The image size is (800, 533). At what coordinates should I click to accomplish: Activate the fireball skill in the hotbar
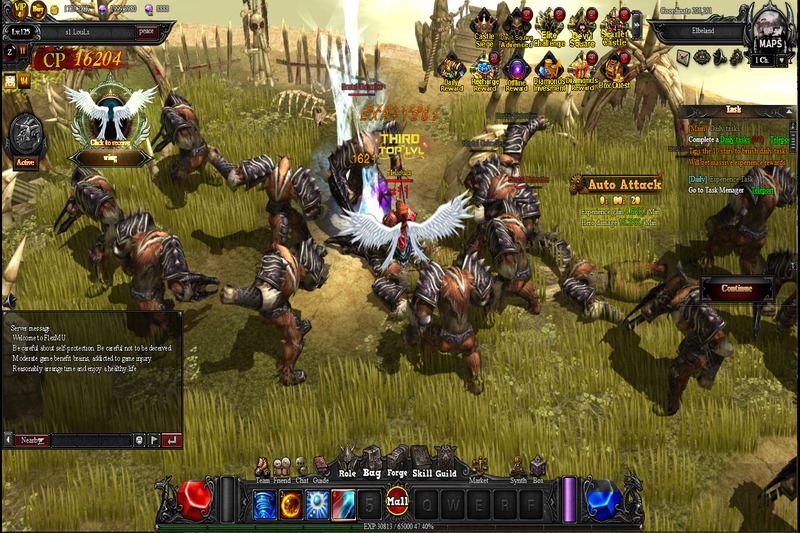(x=291, y=503)
